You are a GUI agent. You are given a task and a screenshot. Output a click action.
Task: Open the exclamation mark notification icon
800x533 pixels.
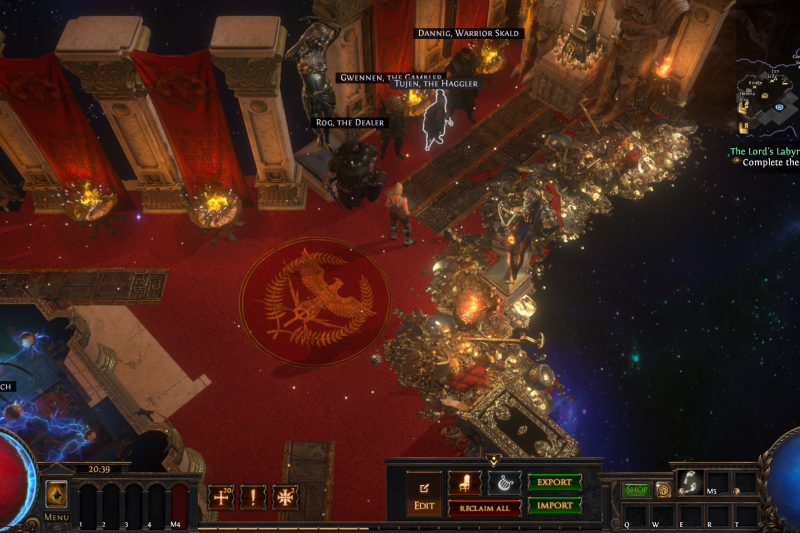(253, 497)
